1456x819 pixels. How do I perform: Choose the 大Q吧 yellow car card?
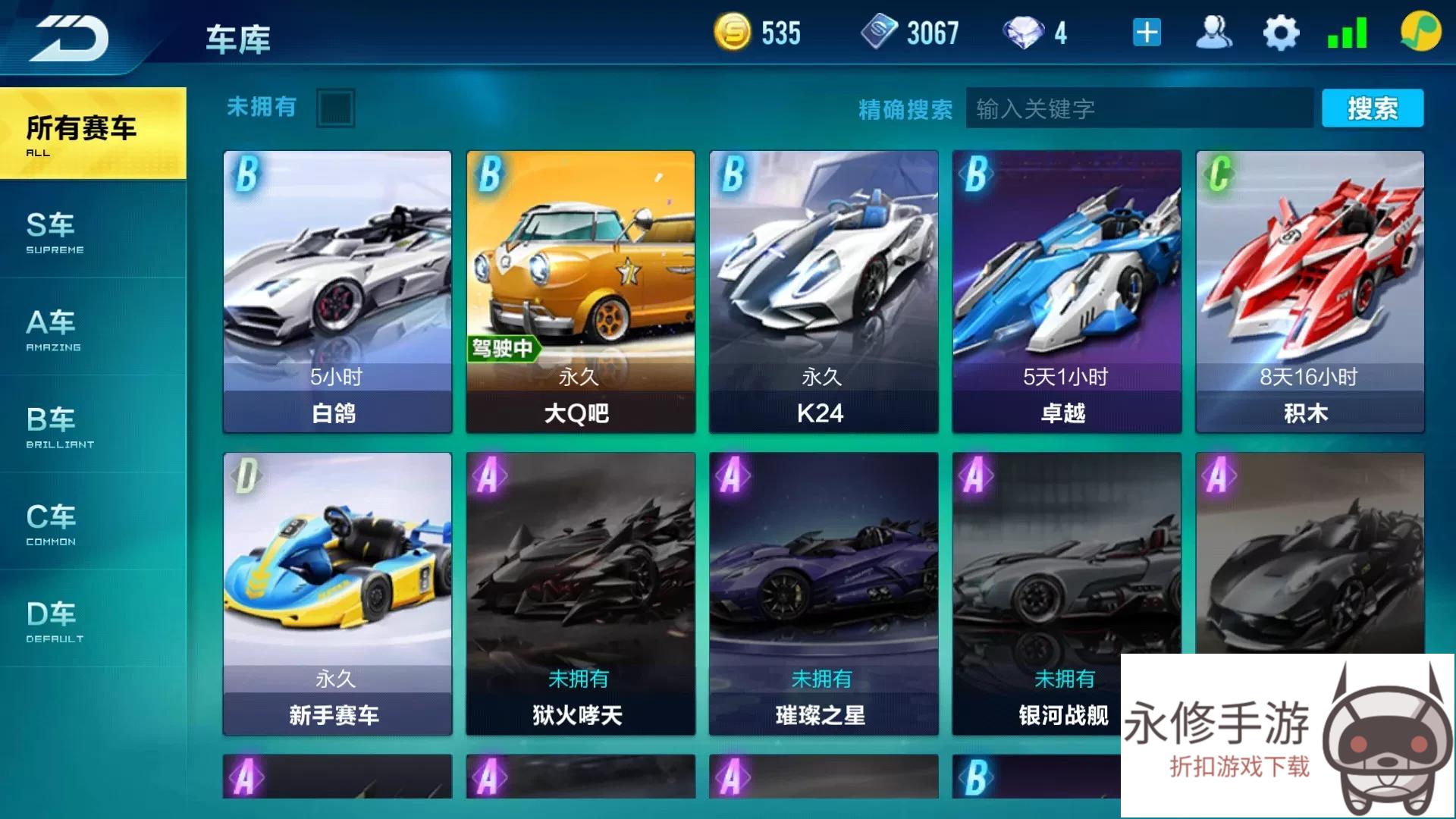pyautogui.click(x=580, y=292)
